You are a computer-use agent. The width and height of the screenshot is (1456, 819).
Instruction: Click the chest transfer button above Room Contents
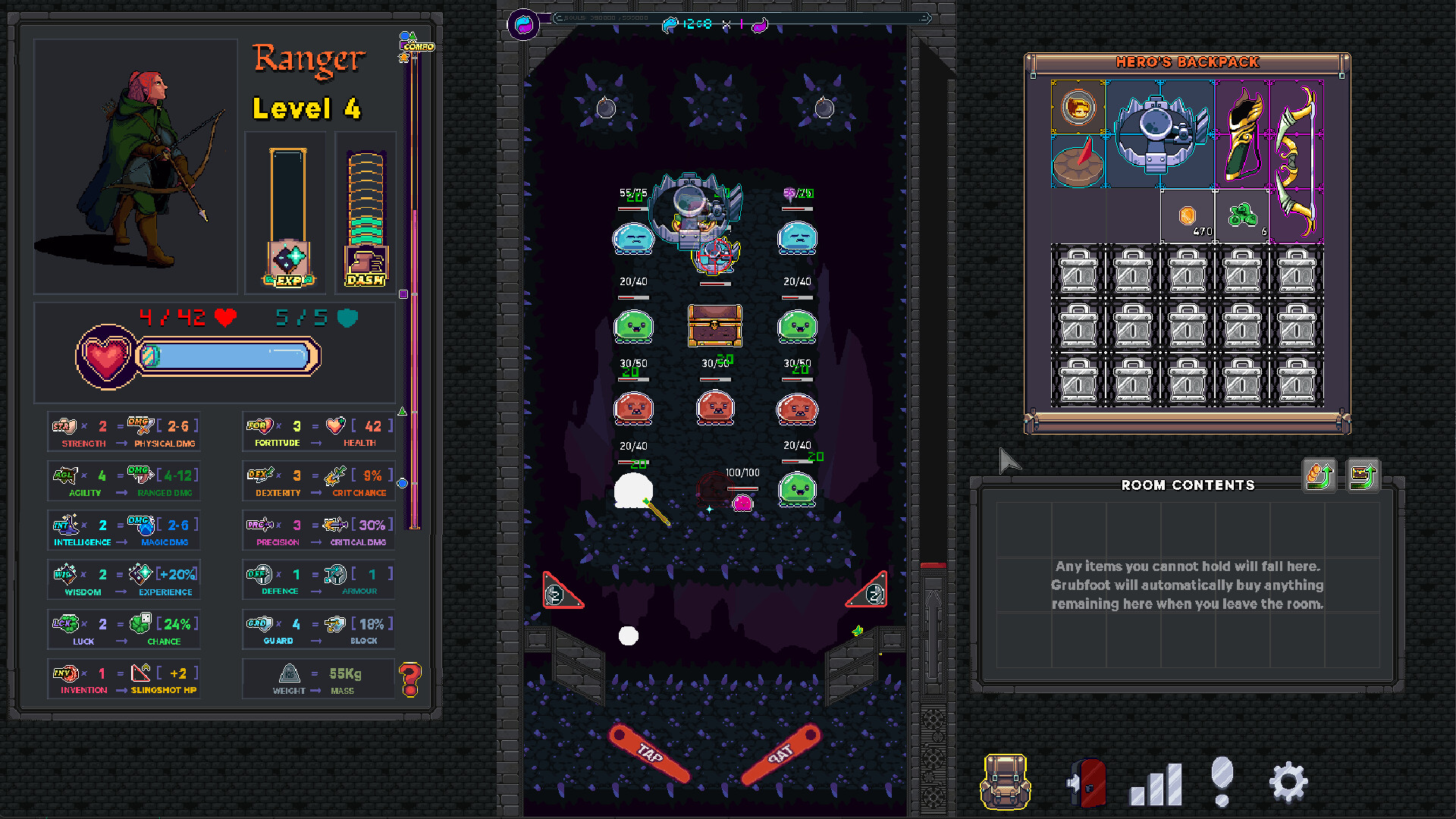(x=1362, y=476)
